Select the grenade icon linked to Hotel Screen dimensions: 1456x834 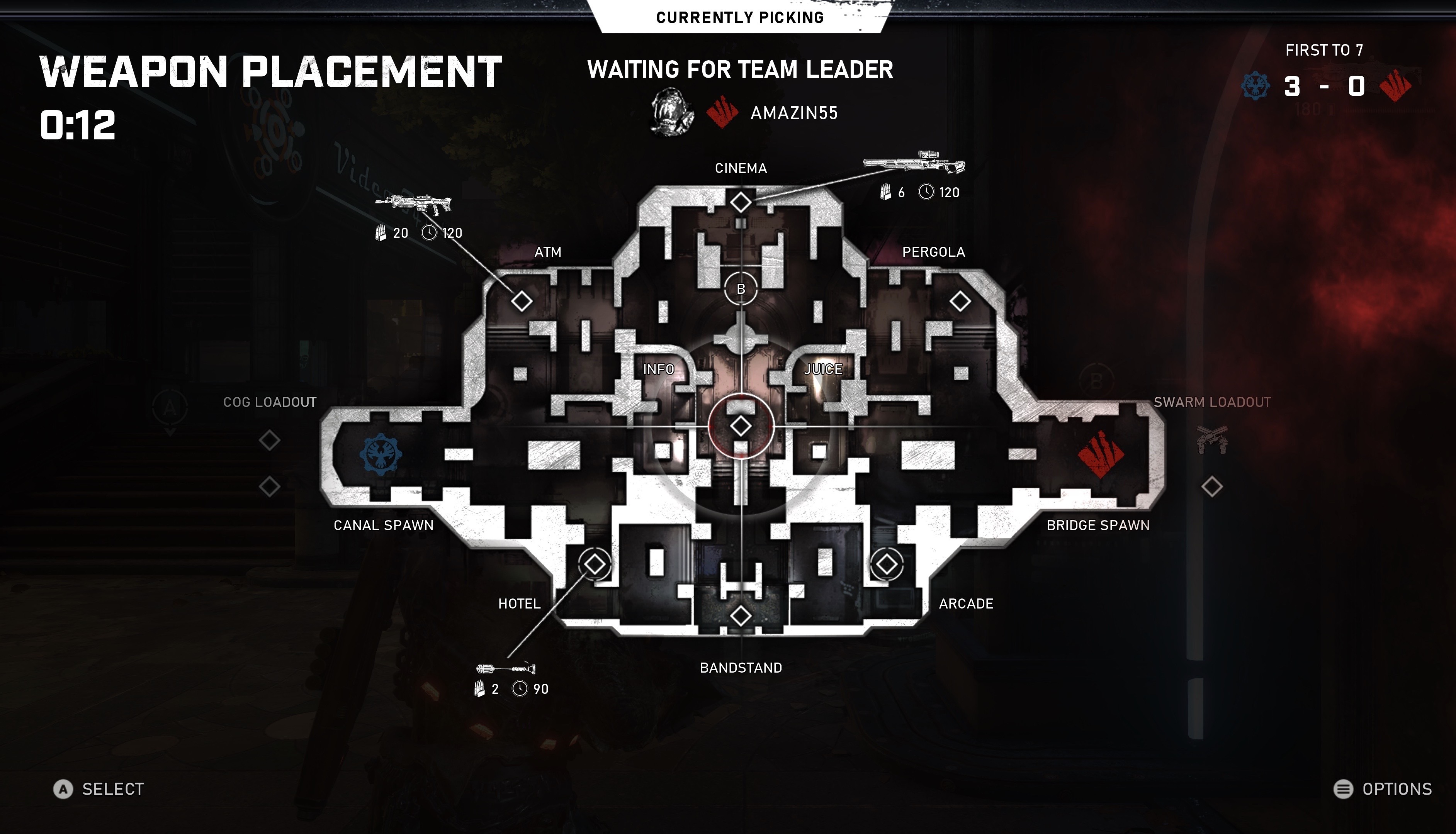point(506,668)
